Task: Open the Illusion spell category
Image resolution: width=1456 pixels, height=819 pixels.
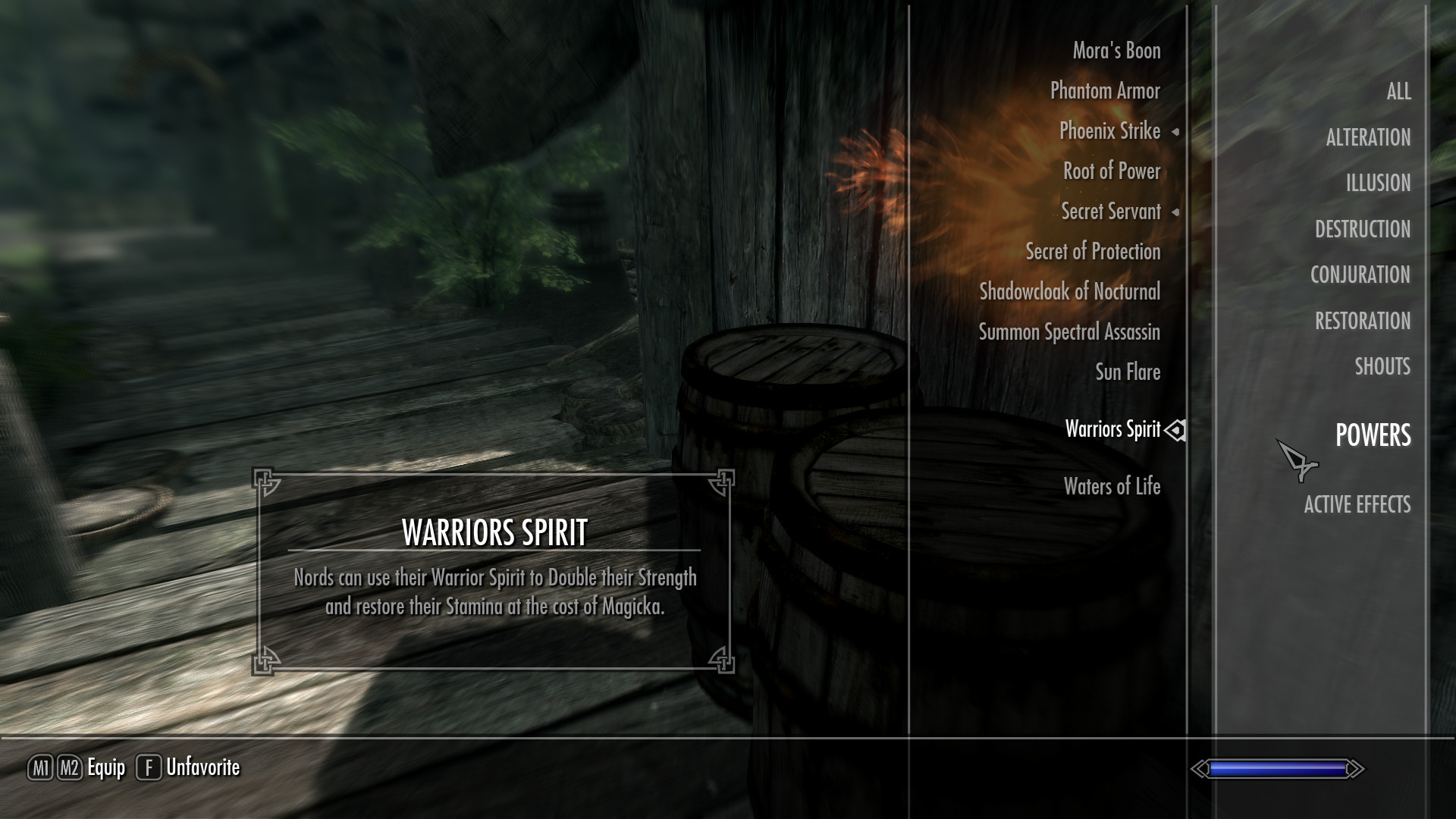Action: [x=1378, y=183]
